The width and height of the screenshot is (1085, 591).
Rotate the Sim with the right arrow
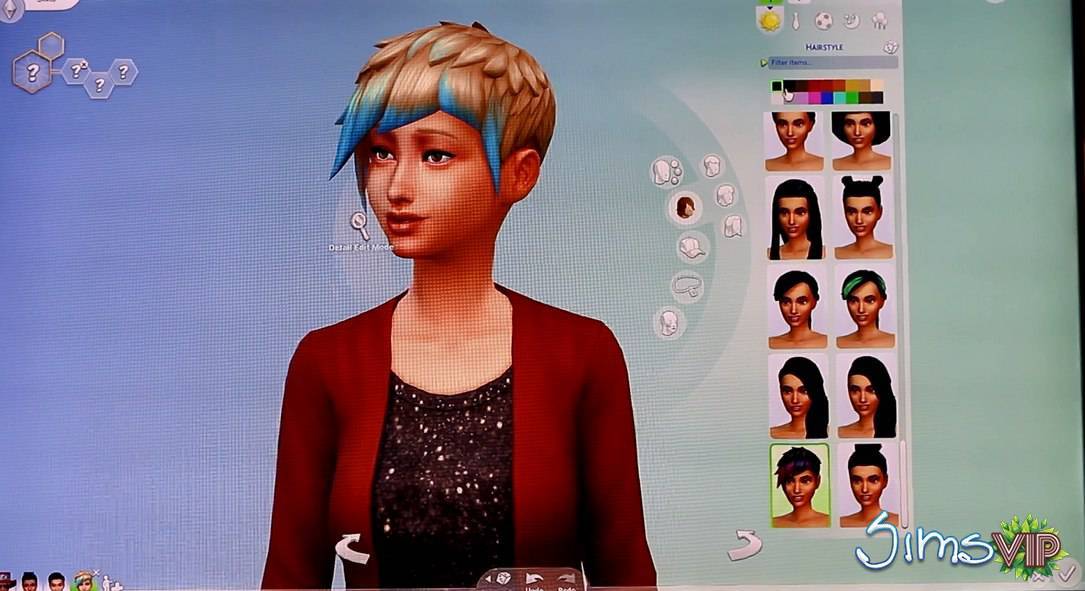click(744, 545)
